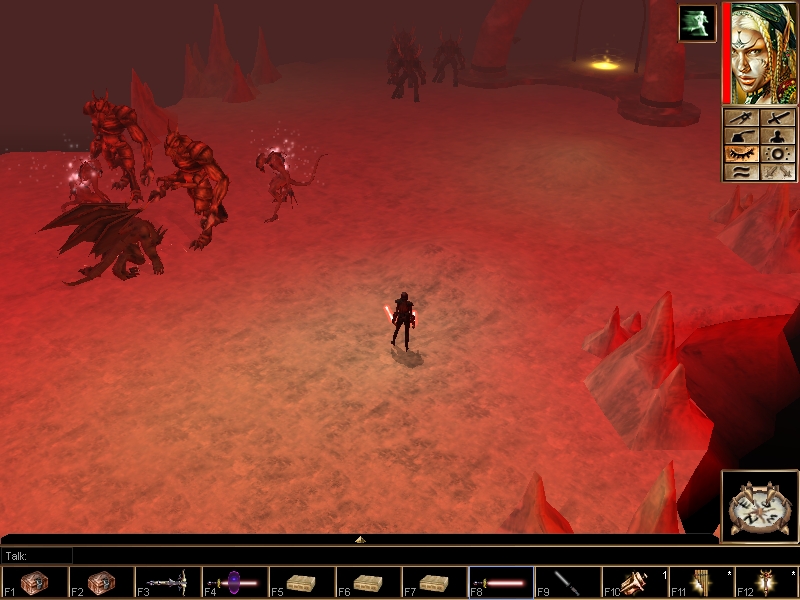This screenshot has height=600, width=800.
Task: Open inventory with the sword icon
Action: [778, 118]
